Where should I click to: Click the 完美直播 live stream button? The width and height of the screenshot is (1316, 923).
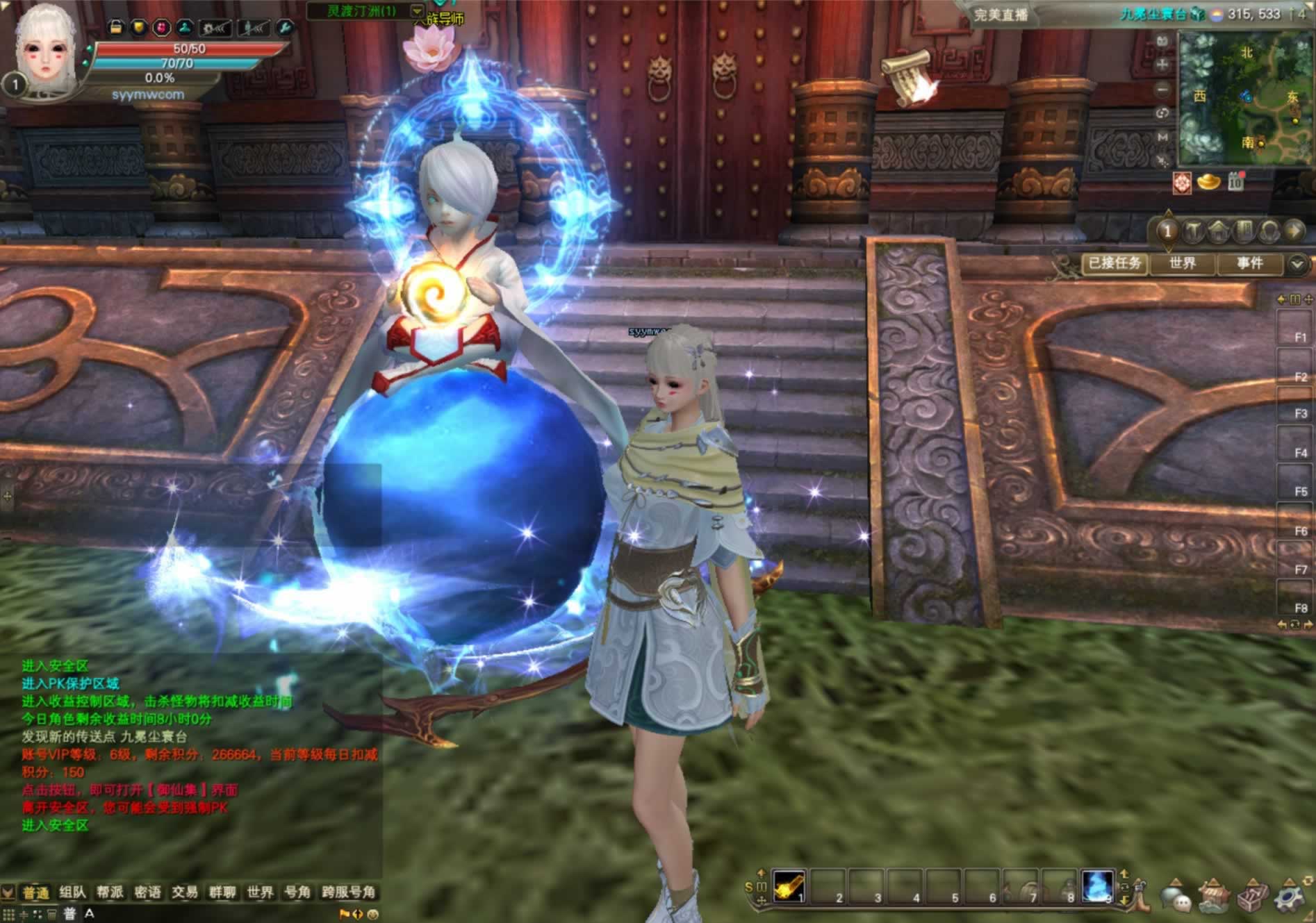pyautogui.click(x=1001, y=15)
